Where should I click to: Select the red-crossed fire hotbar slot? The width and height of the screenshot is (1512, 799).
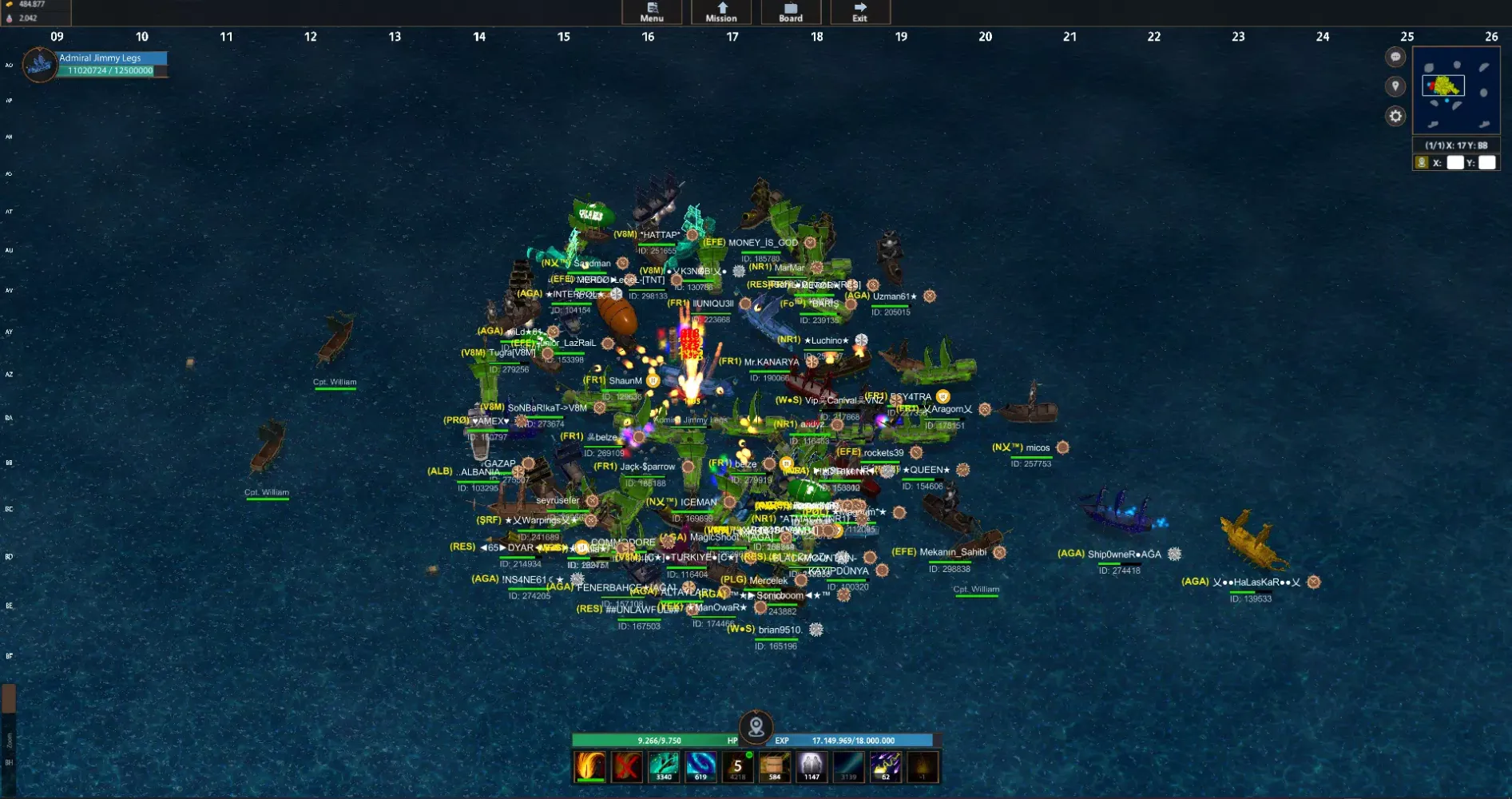[627, 767]
